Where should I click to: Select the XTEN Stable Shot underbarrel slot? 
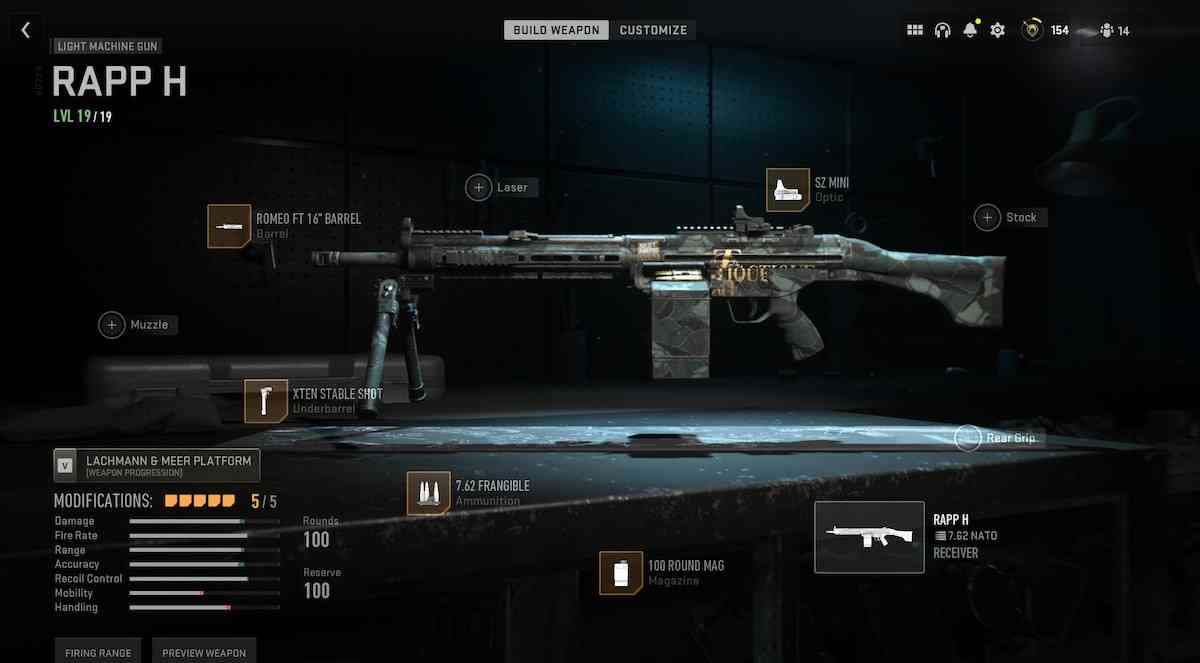tap(266, 401)
